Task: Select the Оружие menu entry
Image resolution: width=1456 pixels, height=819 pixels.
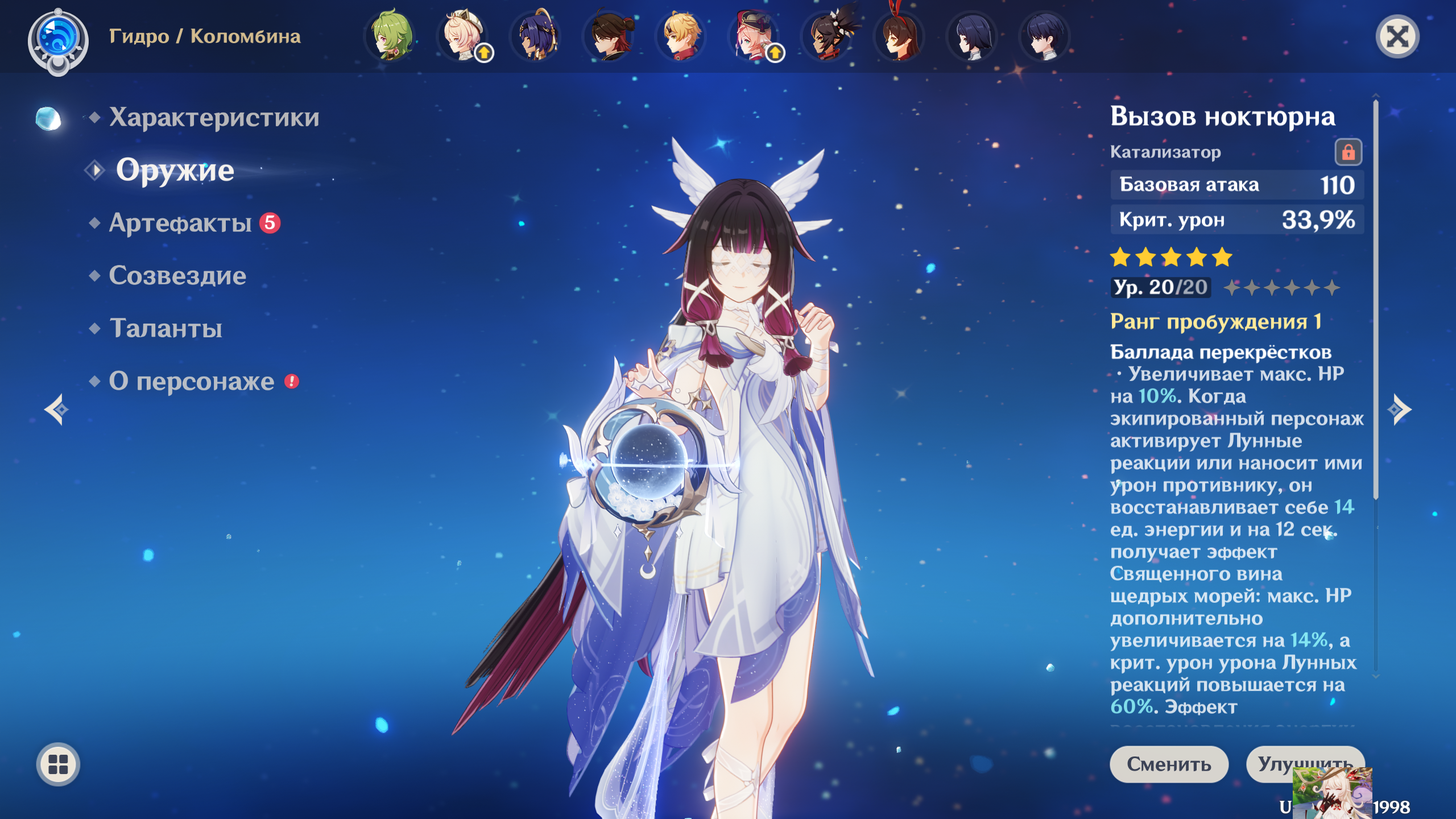Action: click(175, 170)
